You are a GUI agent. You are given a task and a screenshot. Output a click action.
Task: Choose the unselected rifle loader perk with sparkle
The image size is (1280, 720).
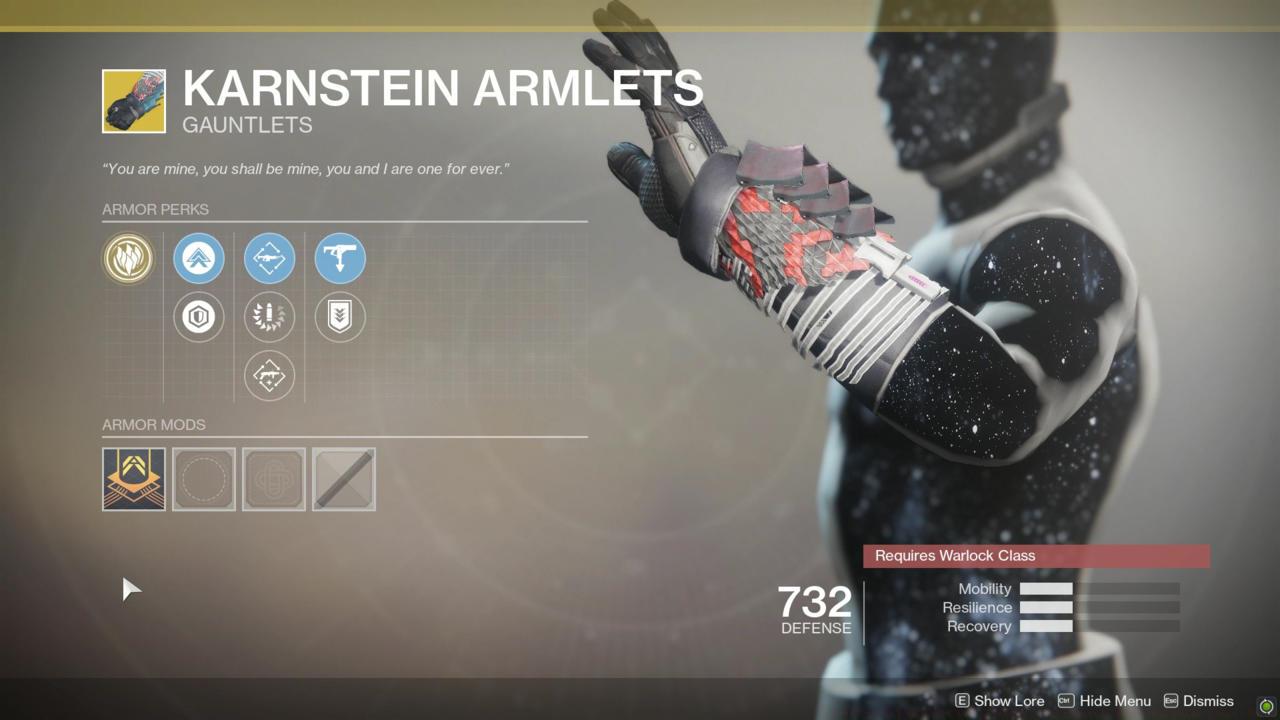pyautogui.click(x=269, y=376)
